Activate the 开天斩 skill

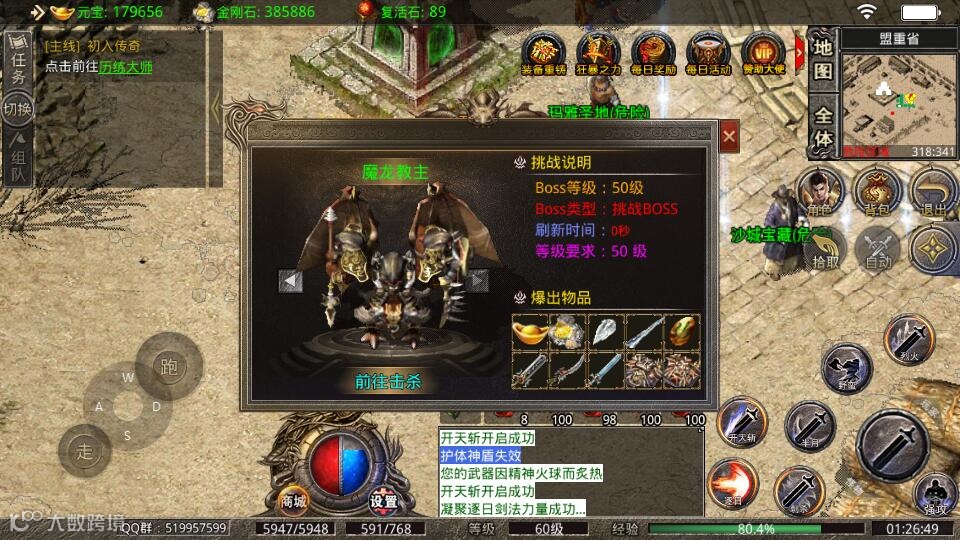742,421
